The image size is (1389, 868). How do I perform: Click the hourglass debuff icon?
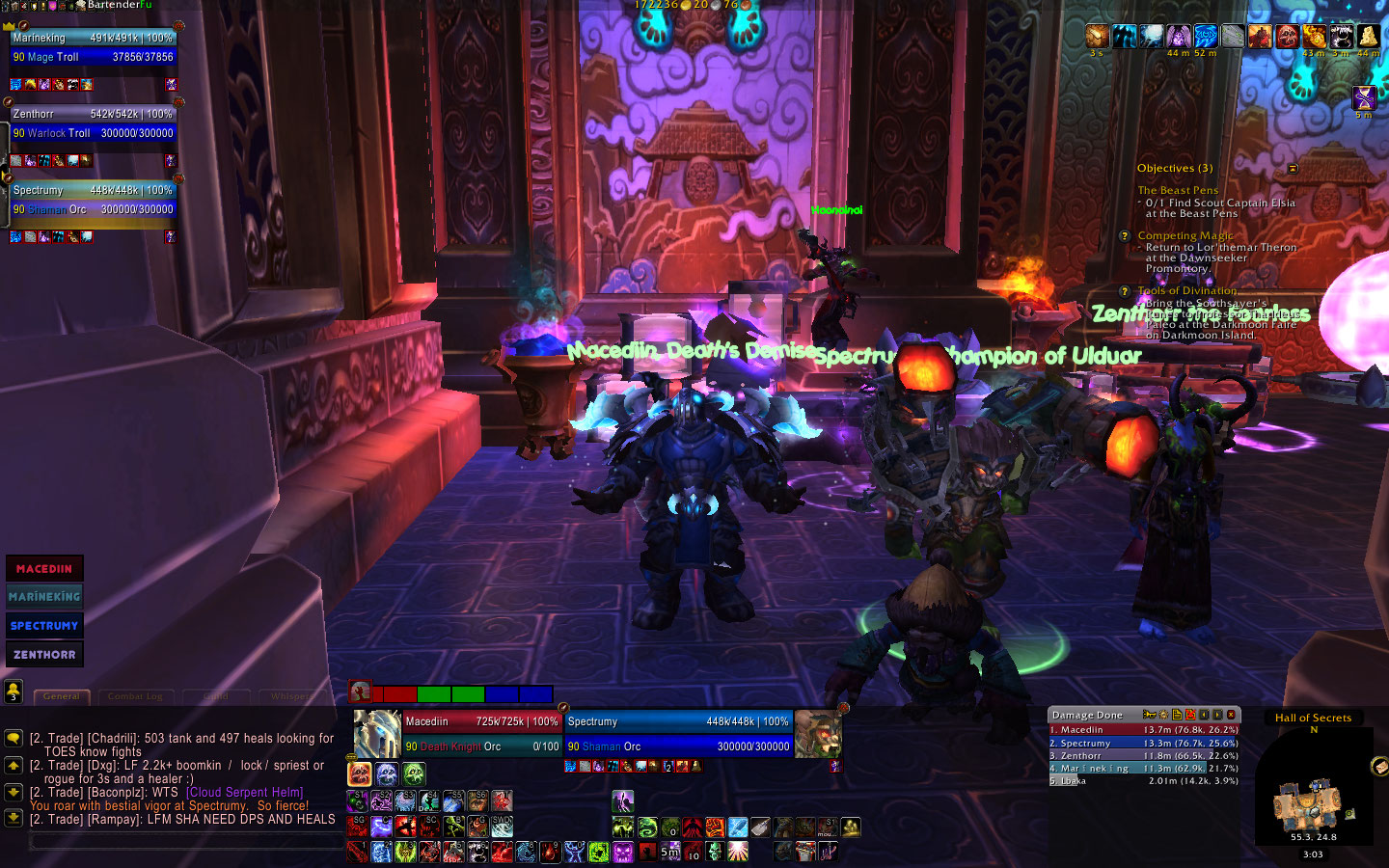[1364, 97]
